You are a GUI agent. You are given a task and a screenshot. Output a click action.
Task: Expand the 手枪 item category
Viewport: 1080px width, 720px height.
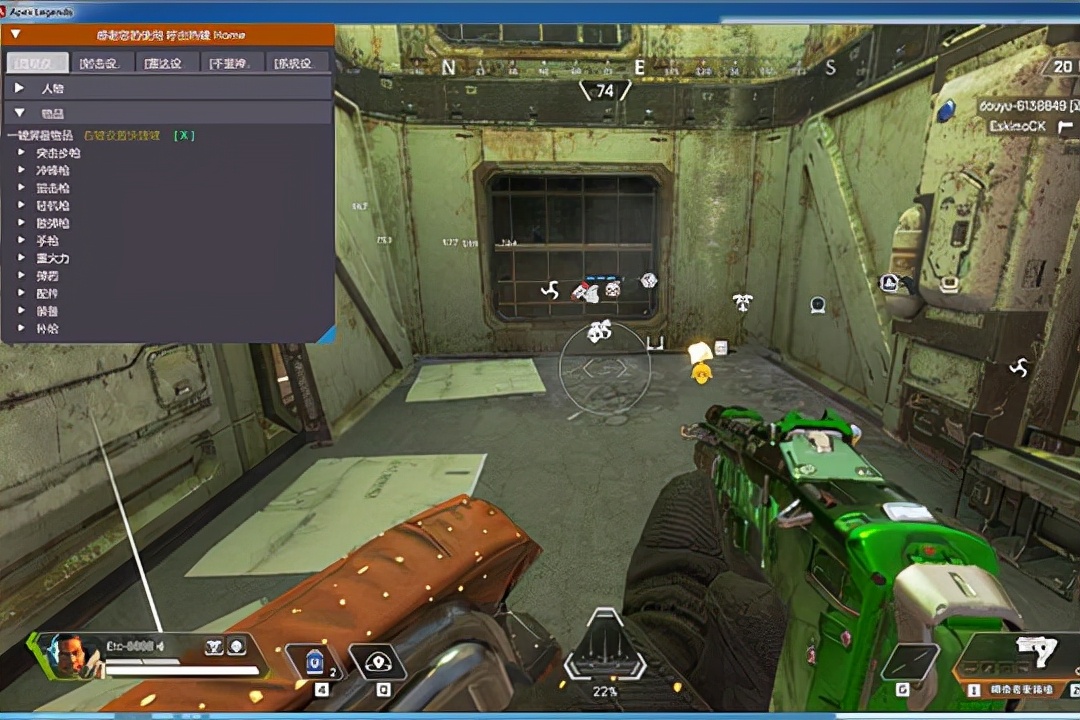(x=22, y=241)
